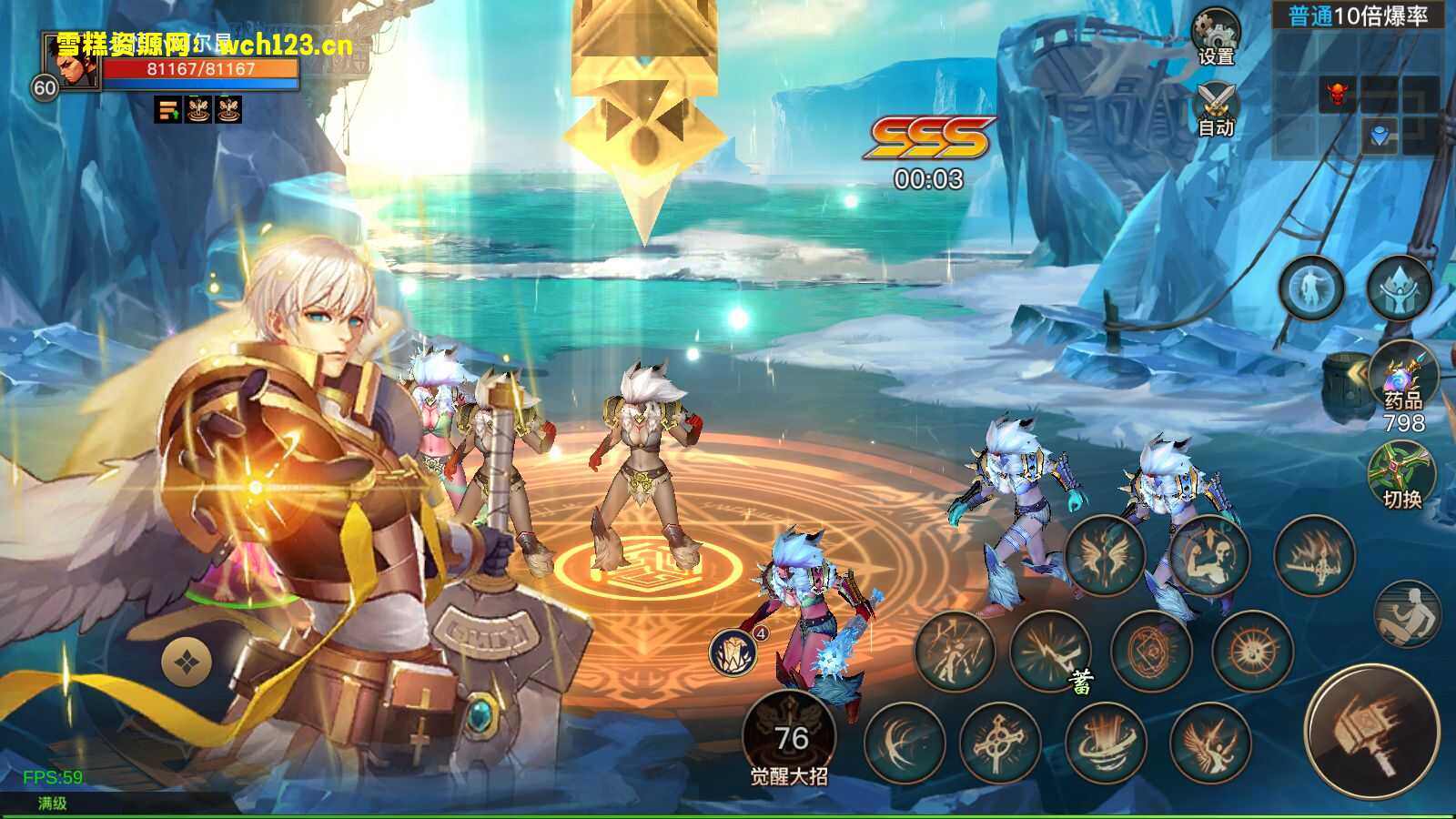The height and width of the screenshot is (819, 1456).
Task: Use the flaming sword slash skill
Action: pos(1314,555)
